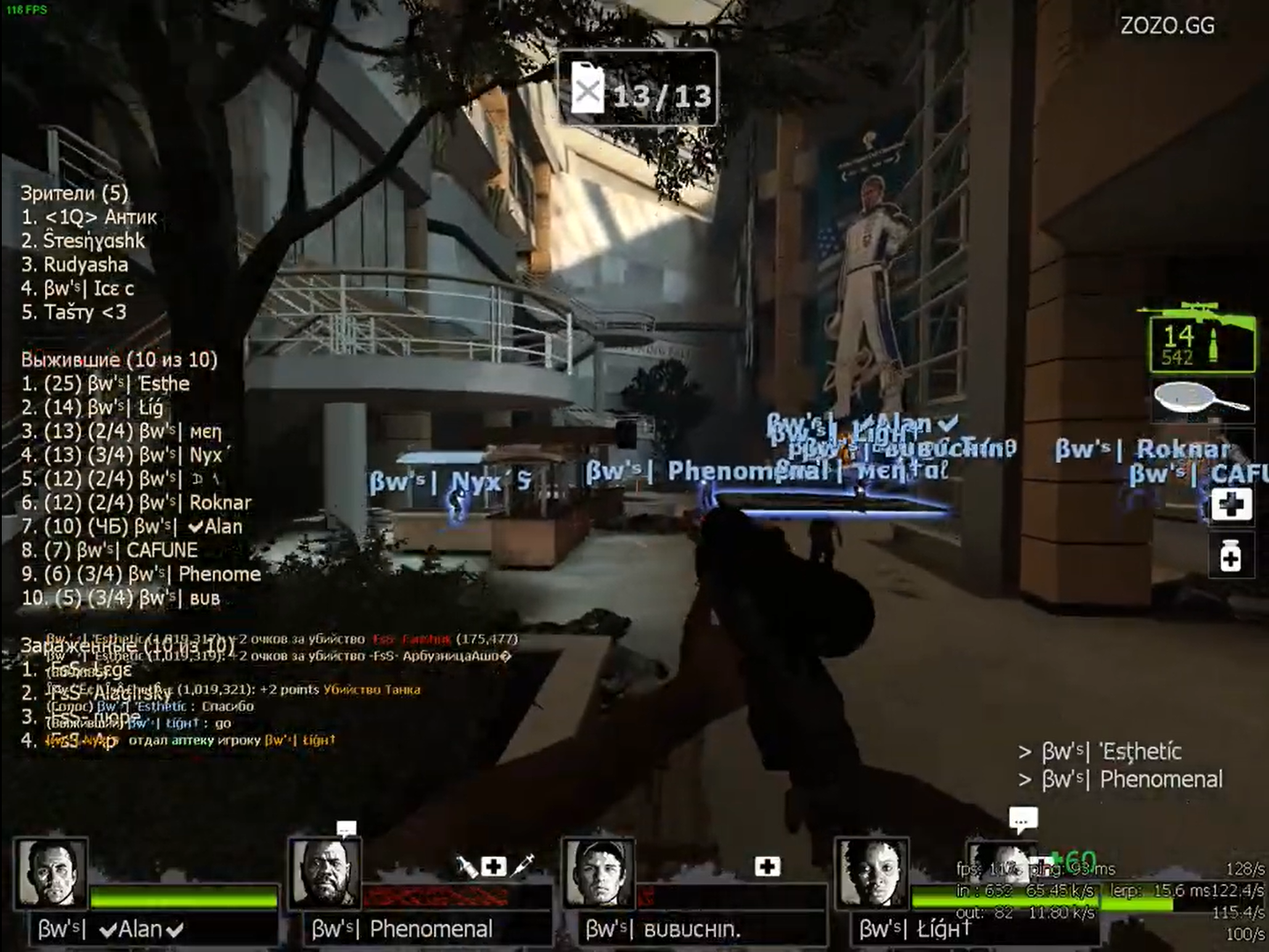Click Phenomenal's teammate portrait
The height and width of the screenshot is (952, 1269).
click(x=325, y=873)
